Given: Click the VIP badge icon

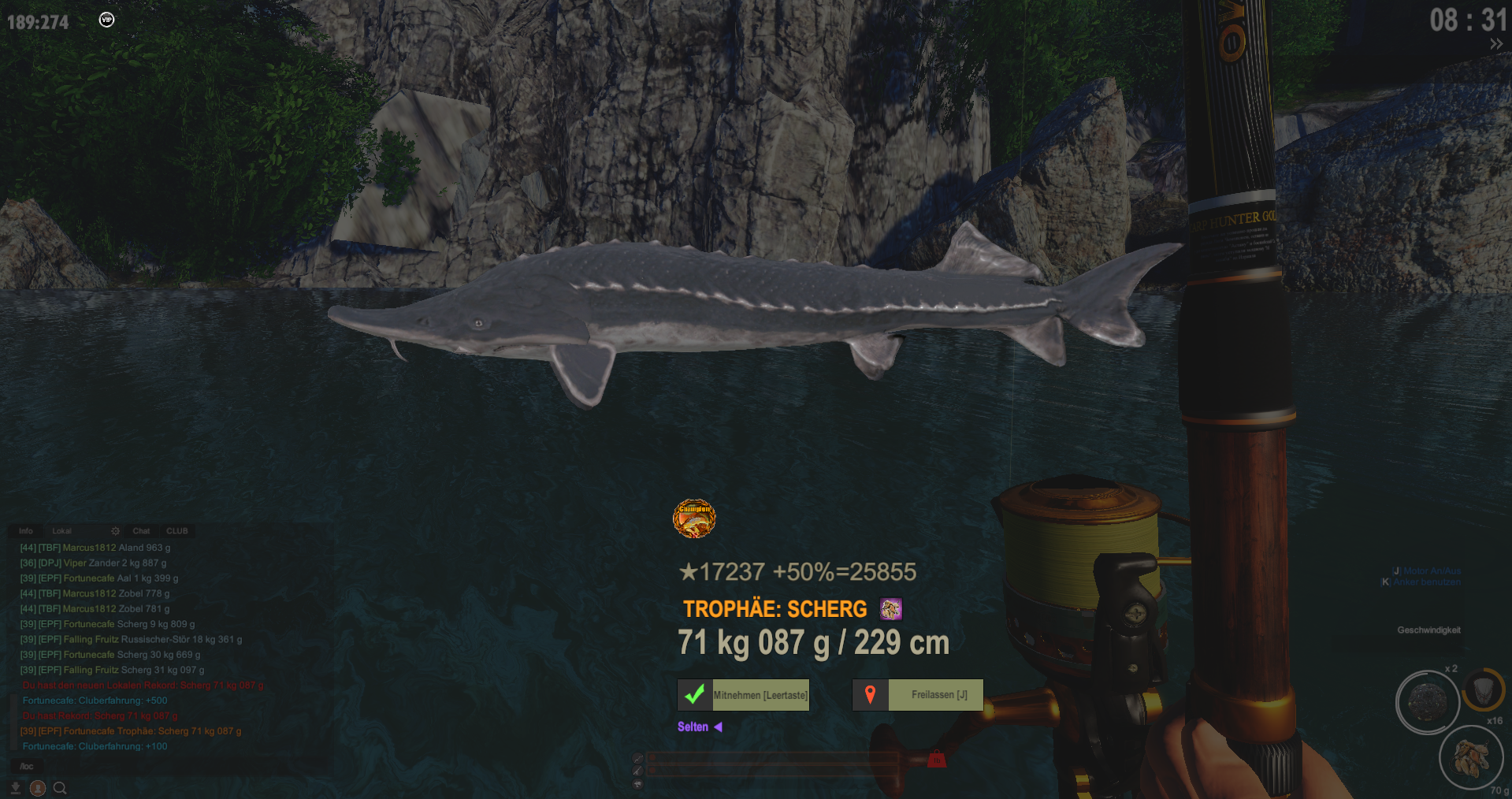Looking at the screenshot, I should [x=106, y=20].
